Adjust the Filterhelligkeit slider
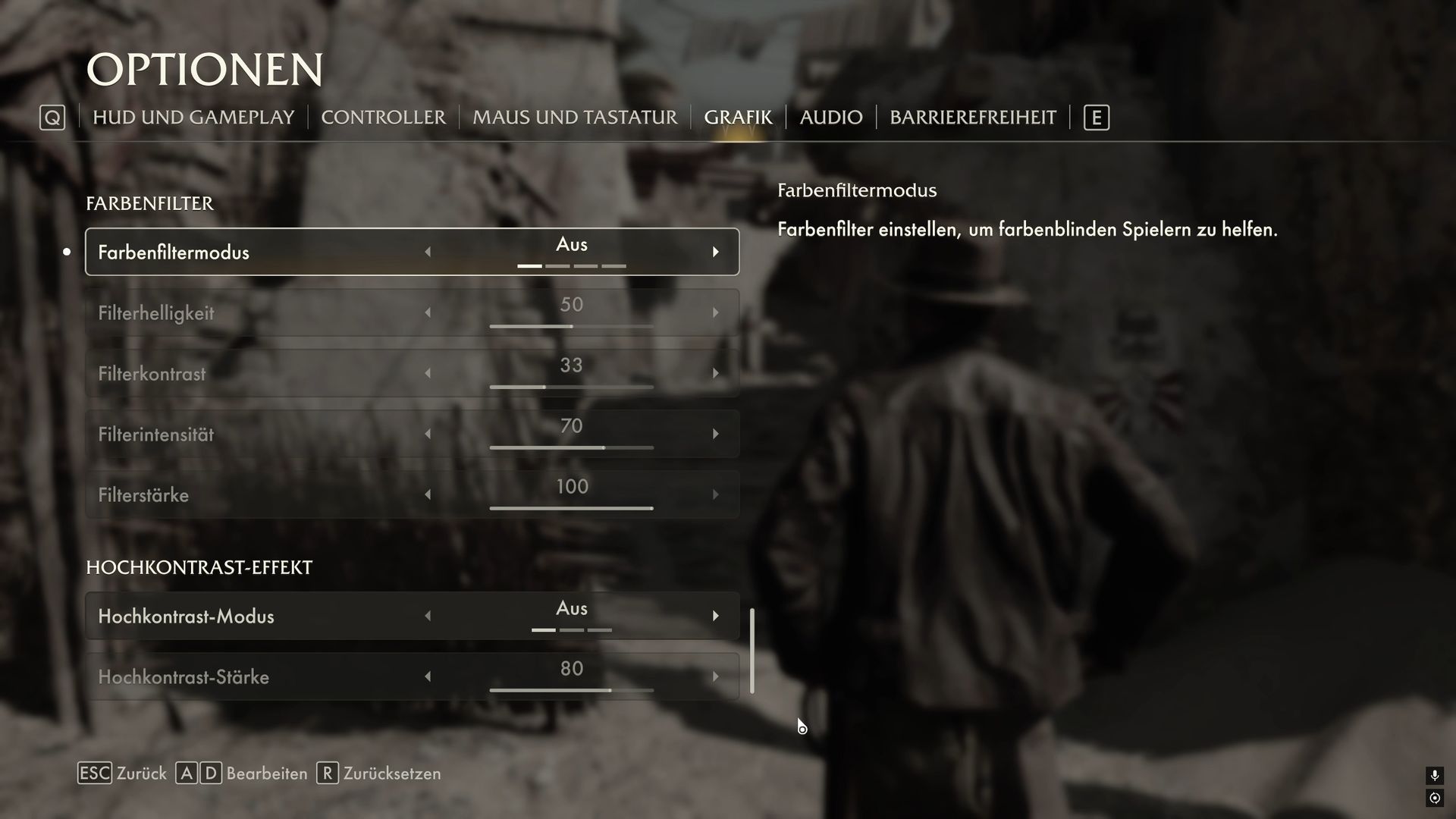The image size is (1456, 819). tap(571, 326)
